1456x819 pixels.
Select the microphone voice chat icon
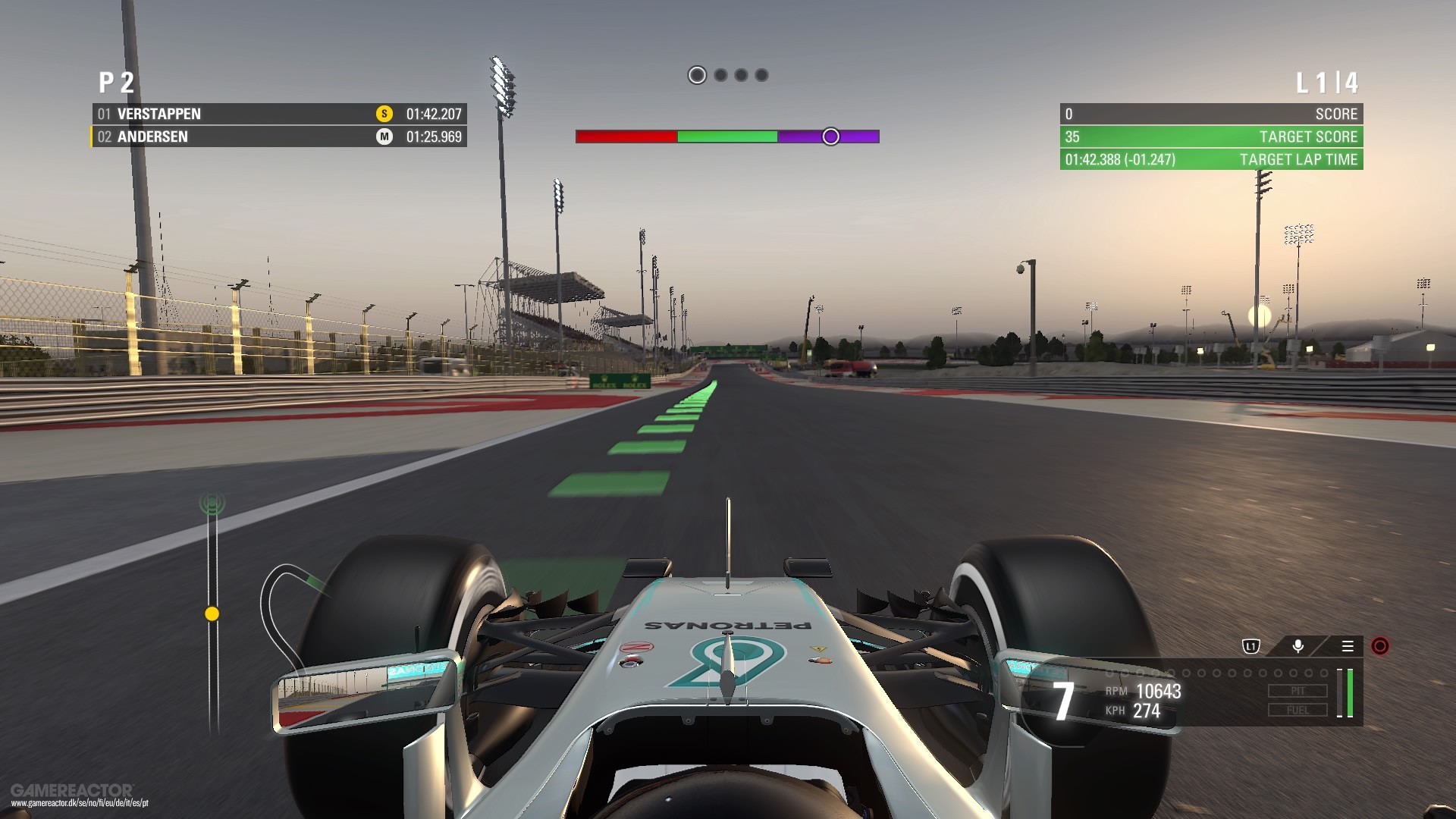1298,645
